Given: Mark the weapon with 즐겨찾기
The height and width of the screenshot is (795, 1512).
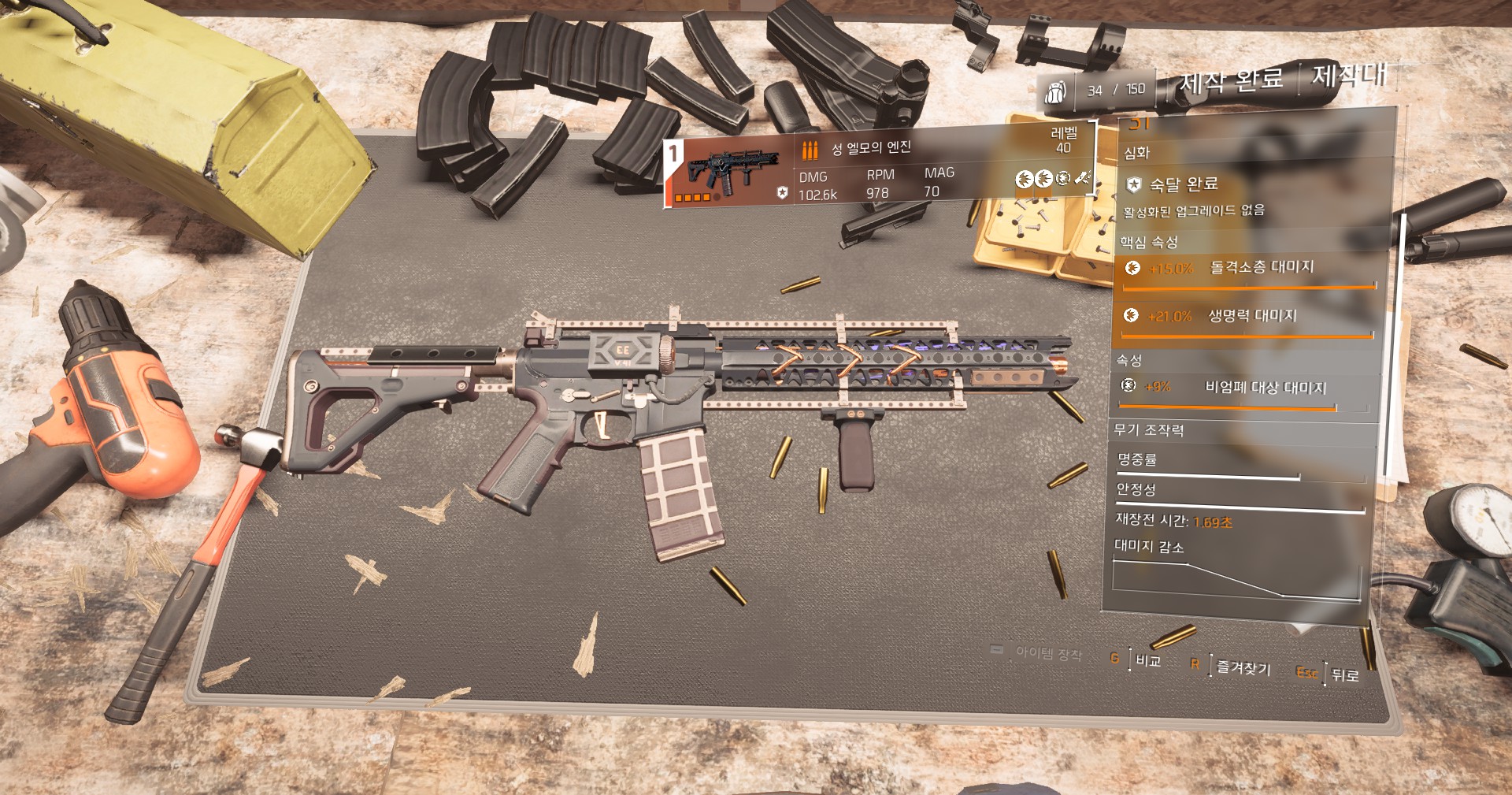Looking at the screenshot, I should coord(1243,667).
